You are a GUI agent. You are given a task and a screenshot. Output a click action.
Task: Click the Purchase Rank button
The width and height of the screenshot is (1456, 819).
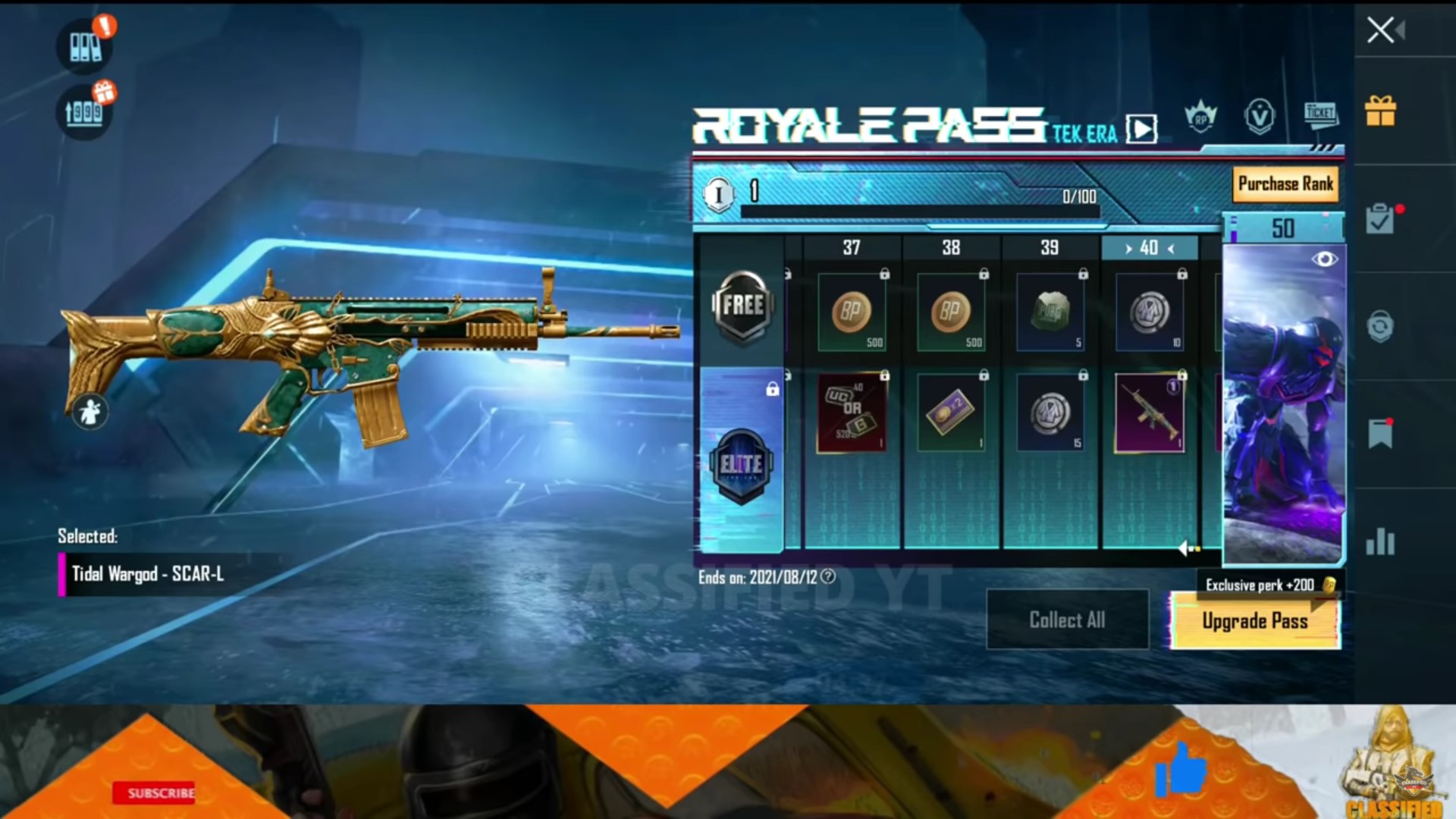1285,184
